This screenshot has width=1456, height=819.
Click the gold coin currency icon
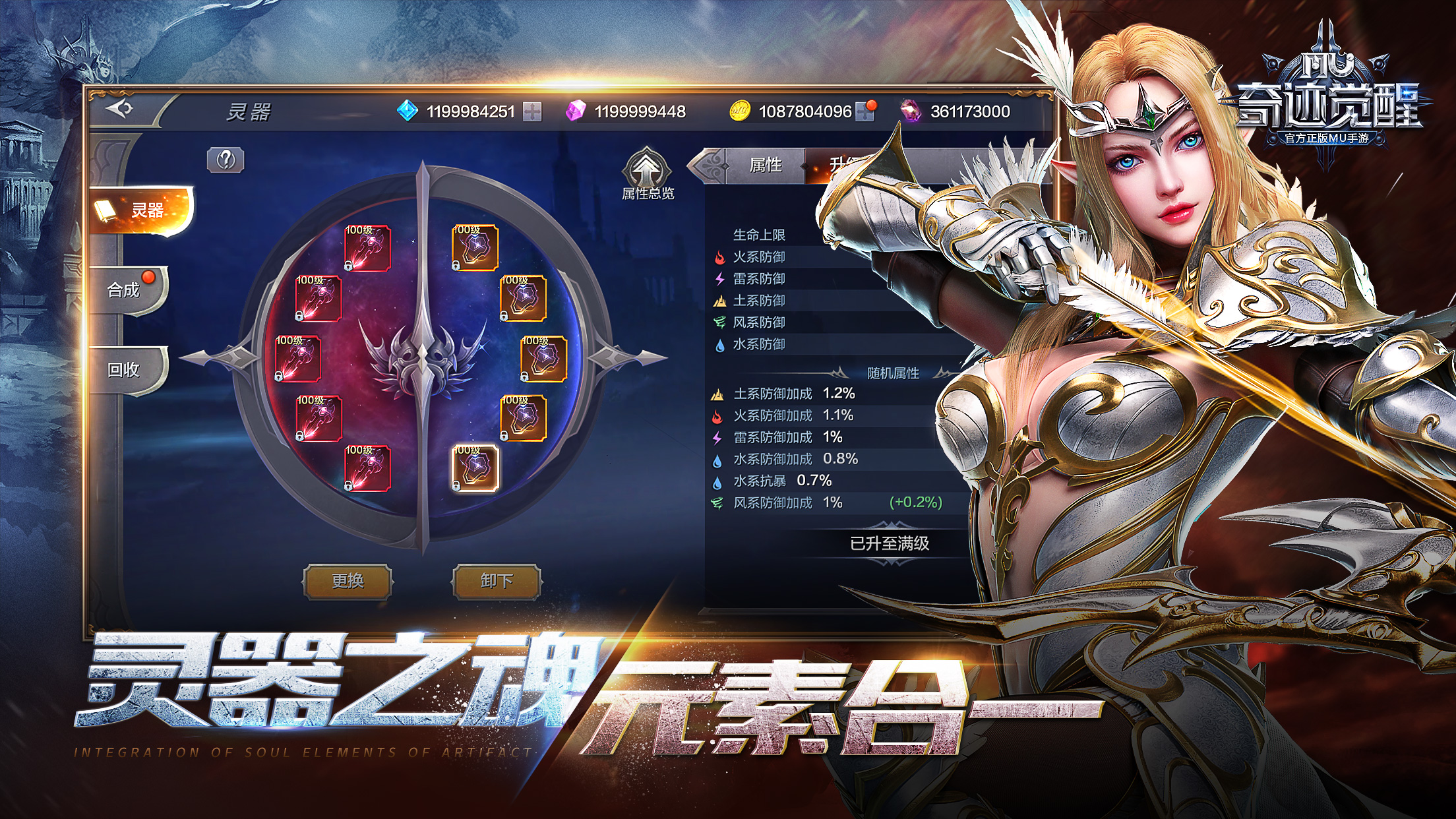[x=739, y=111]
